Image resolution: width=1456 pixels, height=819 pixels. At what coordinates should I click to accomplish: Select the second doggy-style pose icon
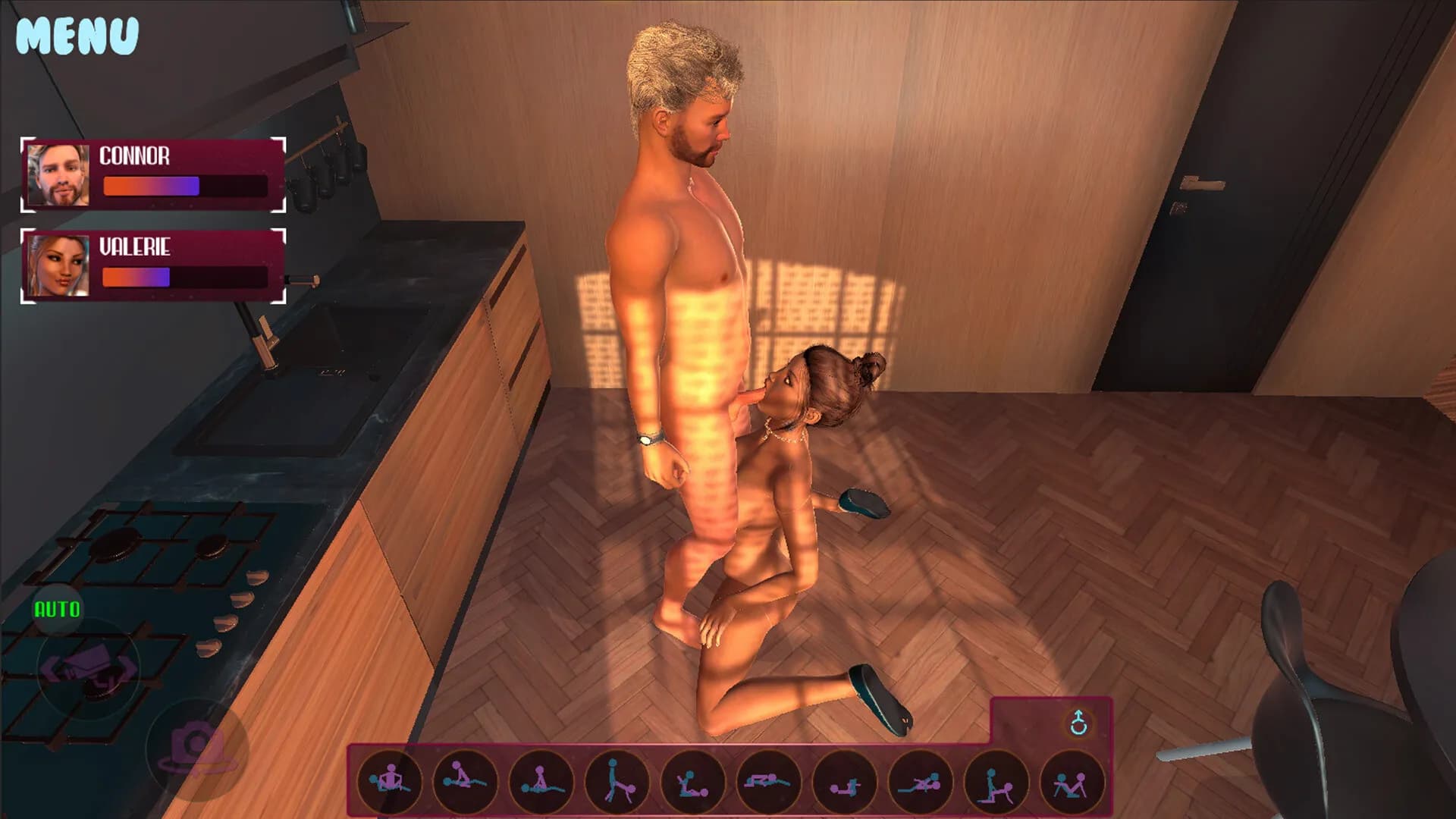tap(464, 781)
